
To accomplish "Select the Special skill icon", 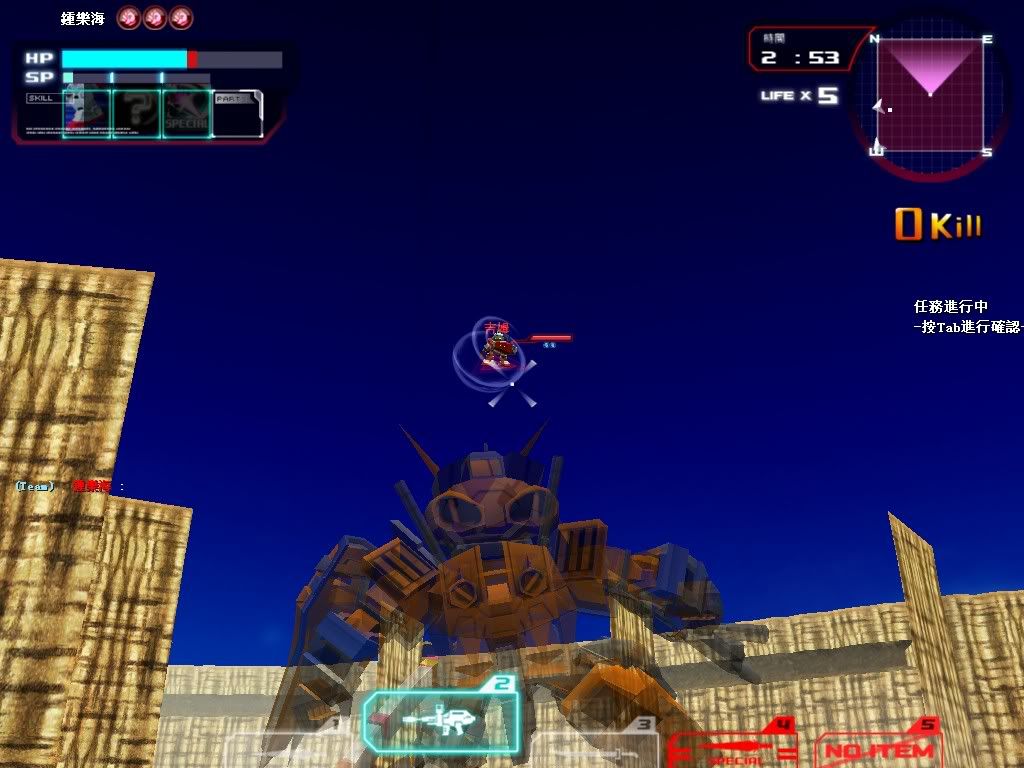I will tap(186, 113).
